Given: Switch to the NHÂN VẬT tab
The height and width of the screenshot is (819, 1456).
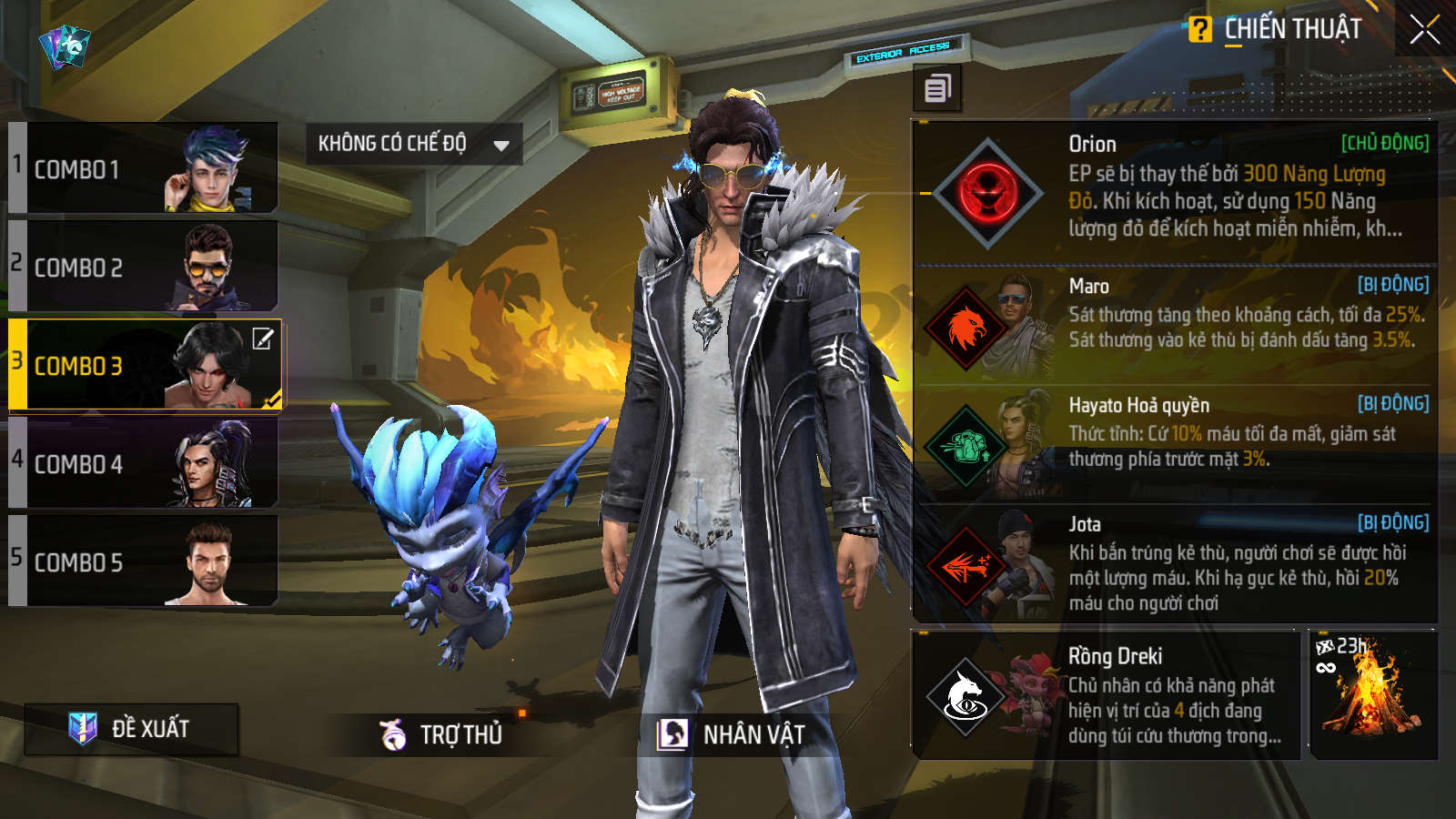Looking at the screenshot, I should point(733,734).
